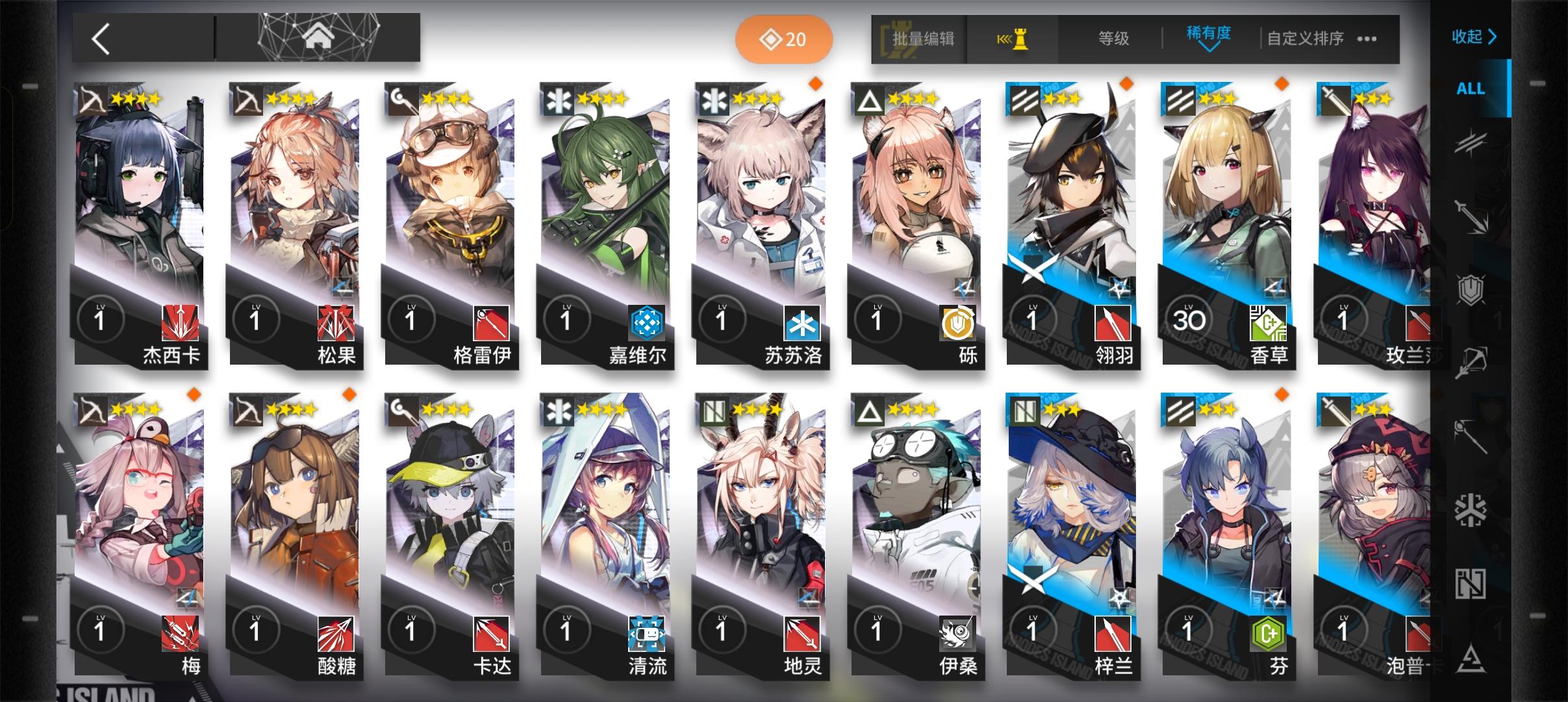This screenshot has height=702, width=1568.
Task: Switch sorting to 等级 level
Action: pyautogui.click(x=1113, y=39)
